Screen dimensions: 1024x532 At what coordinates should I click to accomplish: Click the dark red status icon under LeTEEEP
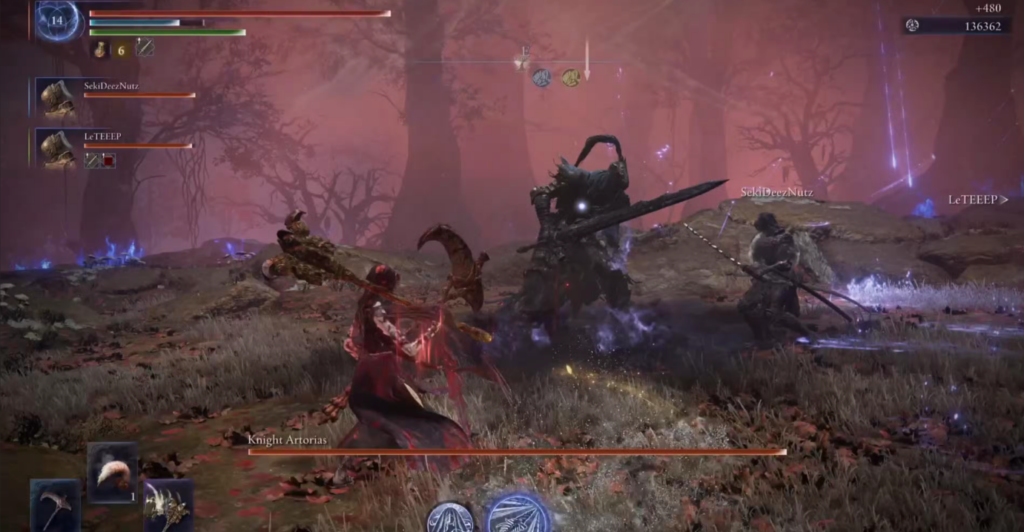(x=108, y=160)
